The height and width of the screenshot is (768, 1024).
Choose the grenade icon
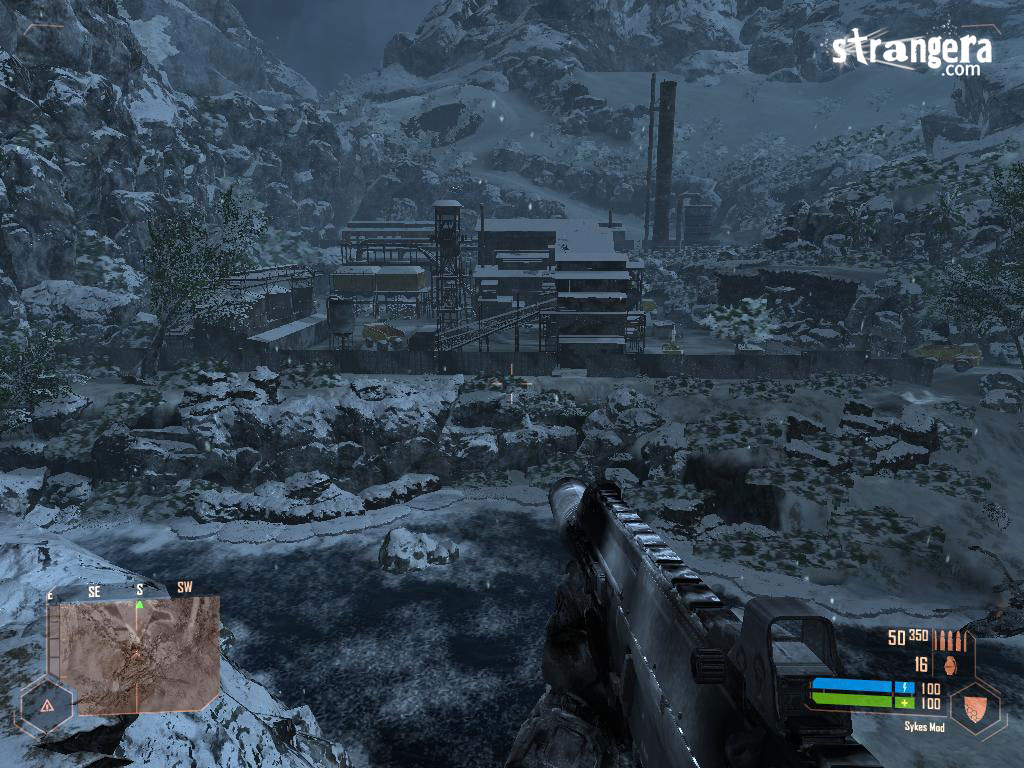tap(947, 664)
